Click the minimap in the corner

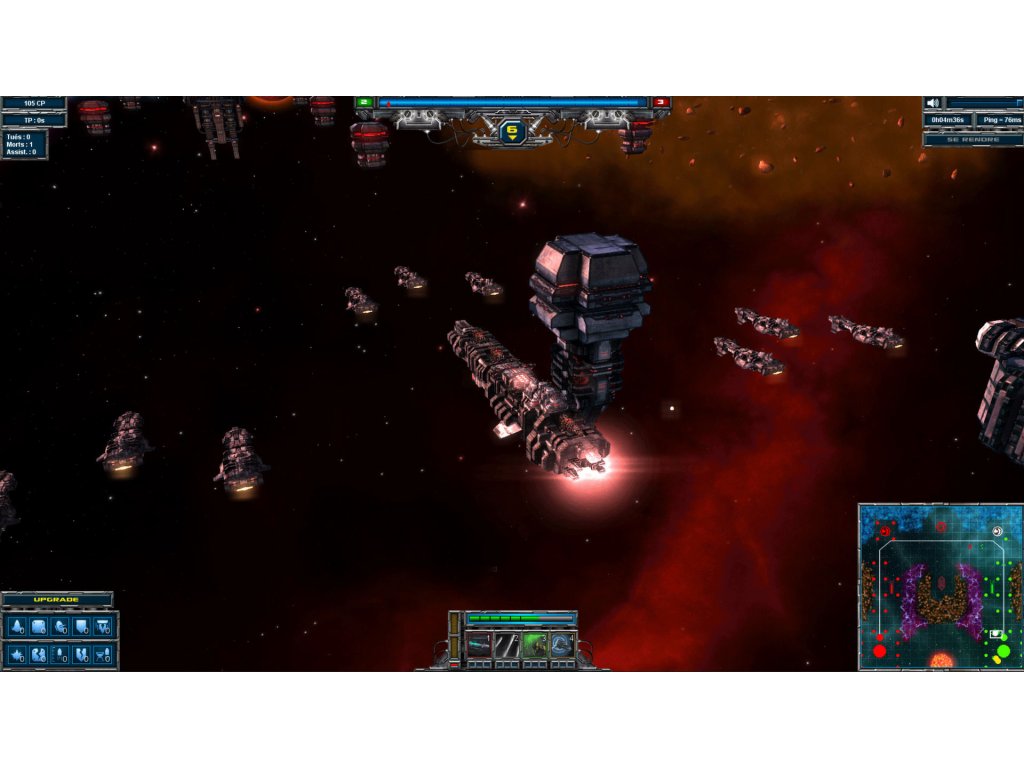tap(940, 587)
